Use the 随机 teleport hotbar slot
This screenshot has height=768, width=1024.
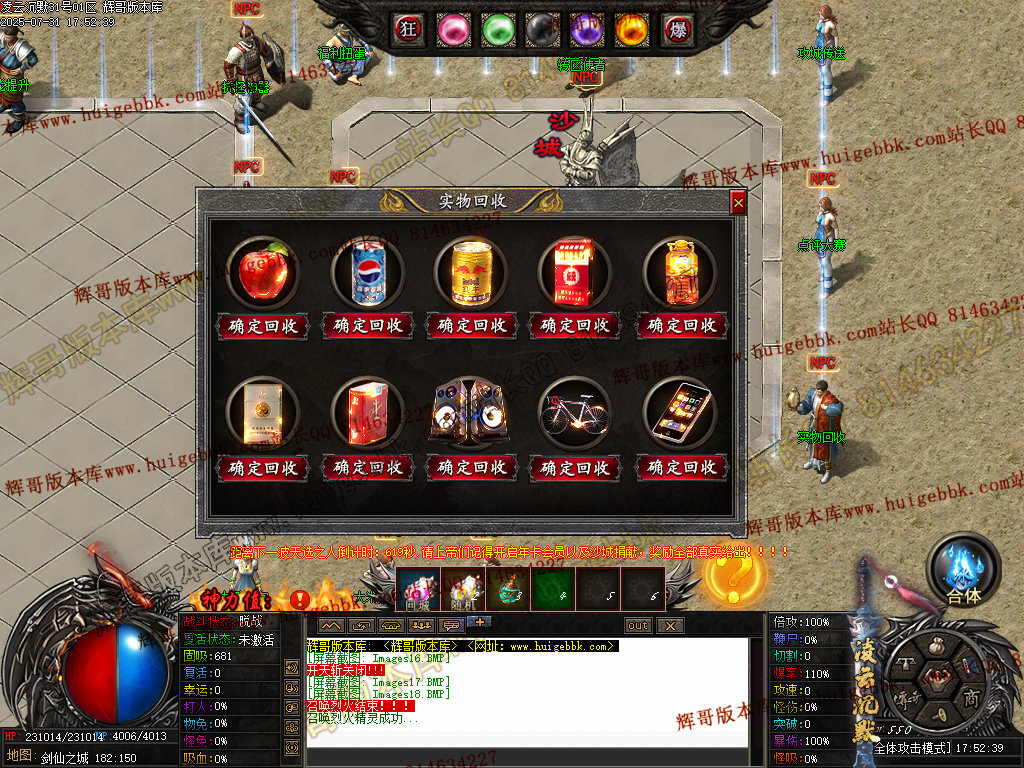(465, 589)
